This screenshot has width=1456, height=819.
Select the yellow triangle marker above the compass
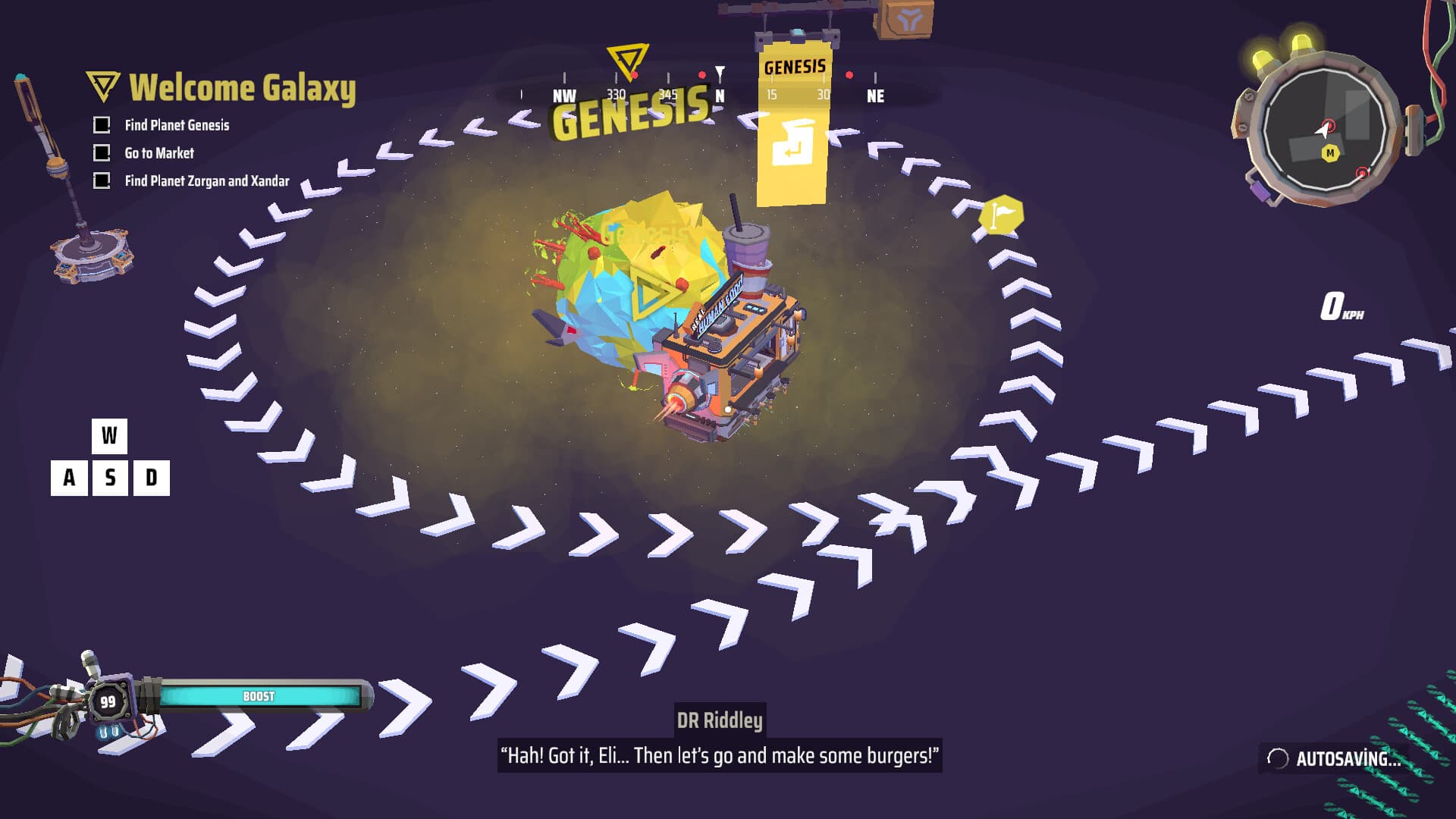point(628,59)
